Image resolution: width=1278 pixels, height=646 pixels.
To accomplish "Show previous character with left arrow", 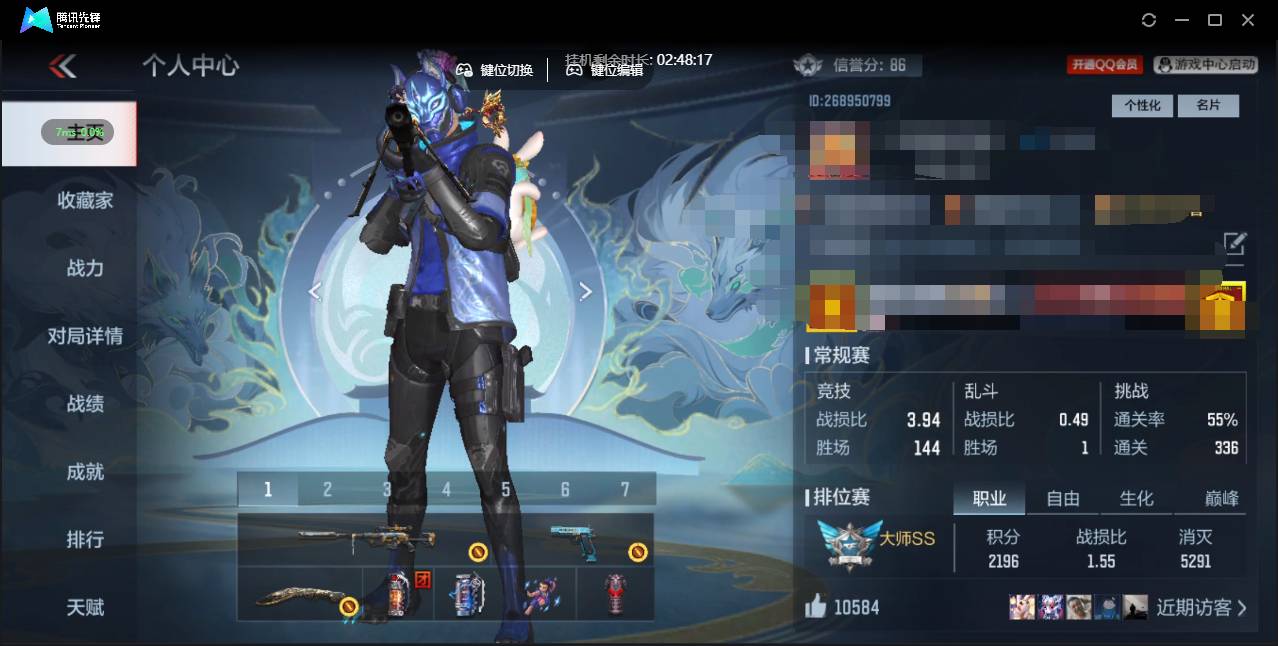I will pyautogui.click(x=314, y=291).
